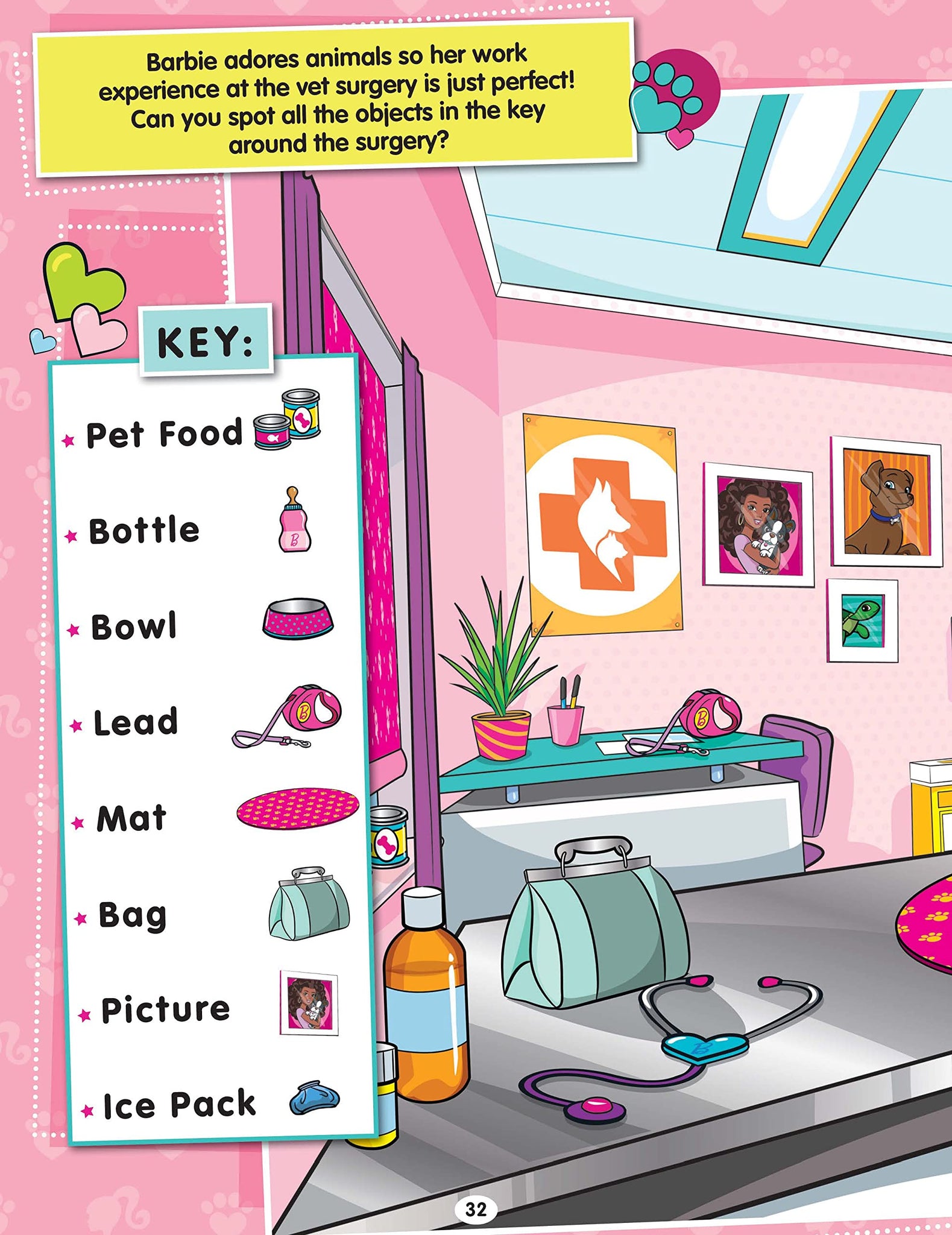
Task: Click the Bowl entry in the key list
Action: click(x=134, y=627)
